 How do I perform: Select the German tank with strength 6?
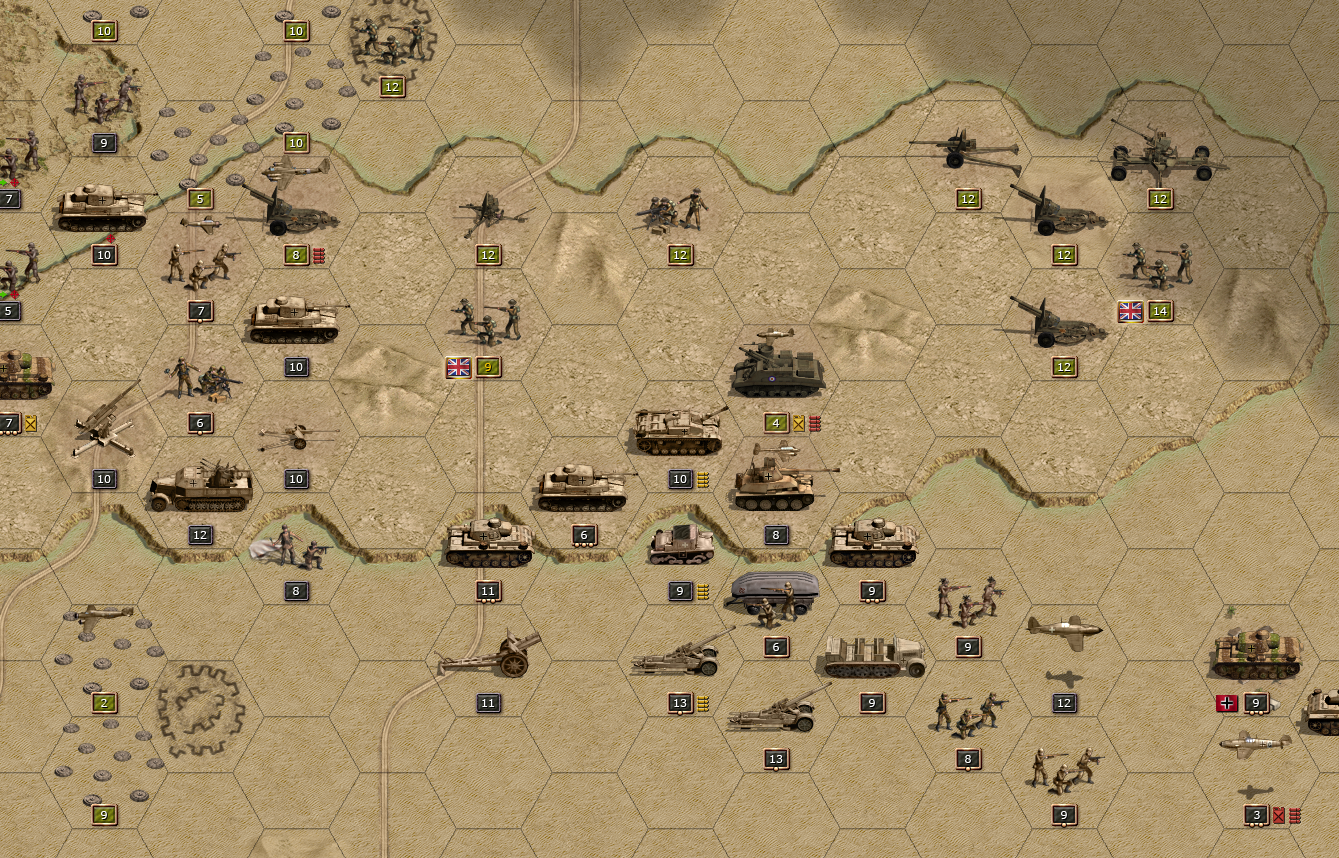click(584, 487)
